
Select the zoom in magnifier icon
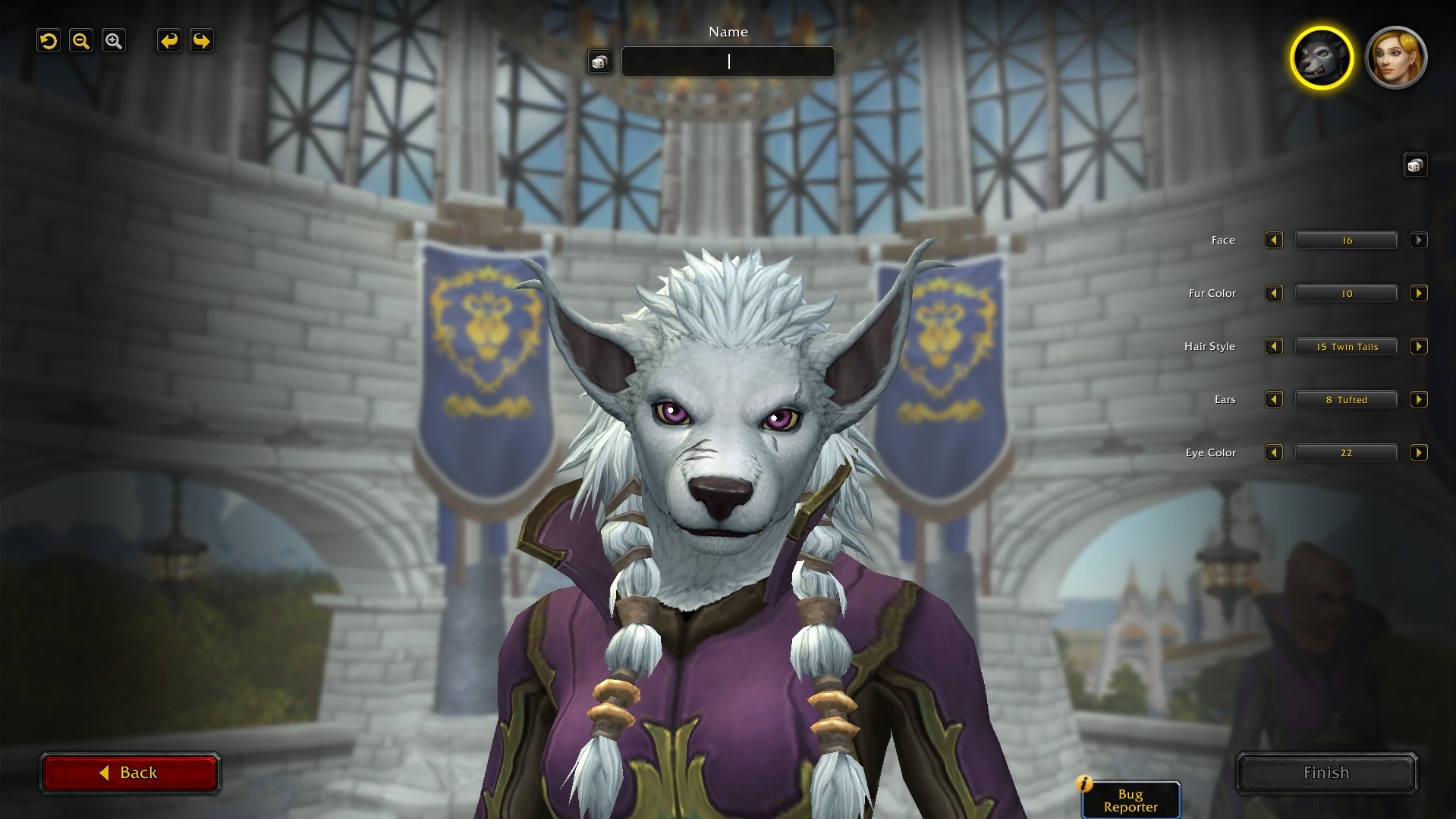[x=115, y=40]
